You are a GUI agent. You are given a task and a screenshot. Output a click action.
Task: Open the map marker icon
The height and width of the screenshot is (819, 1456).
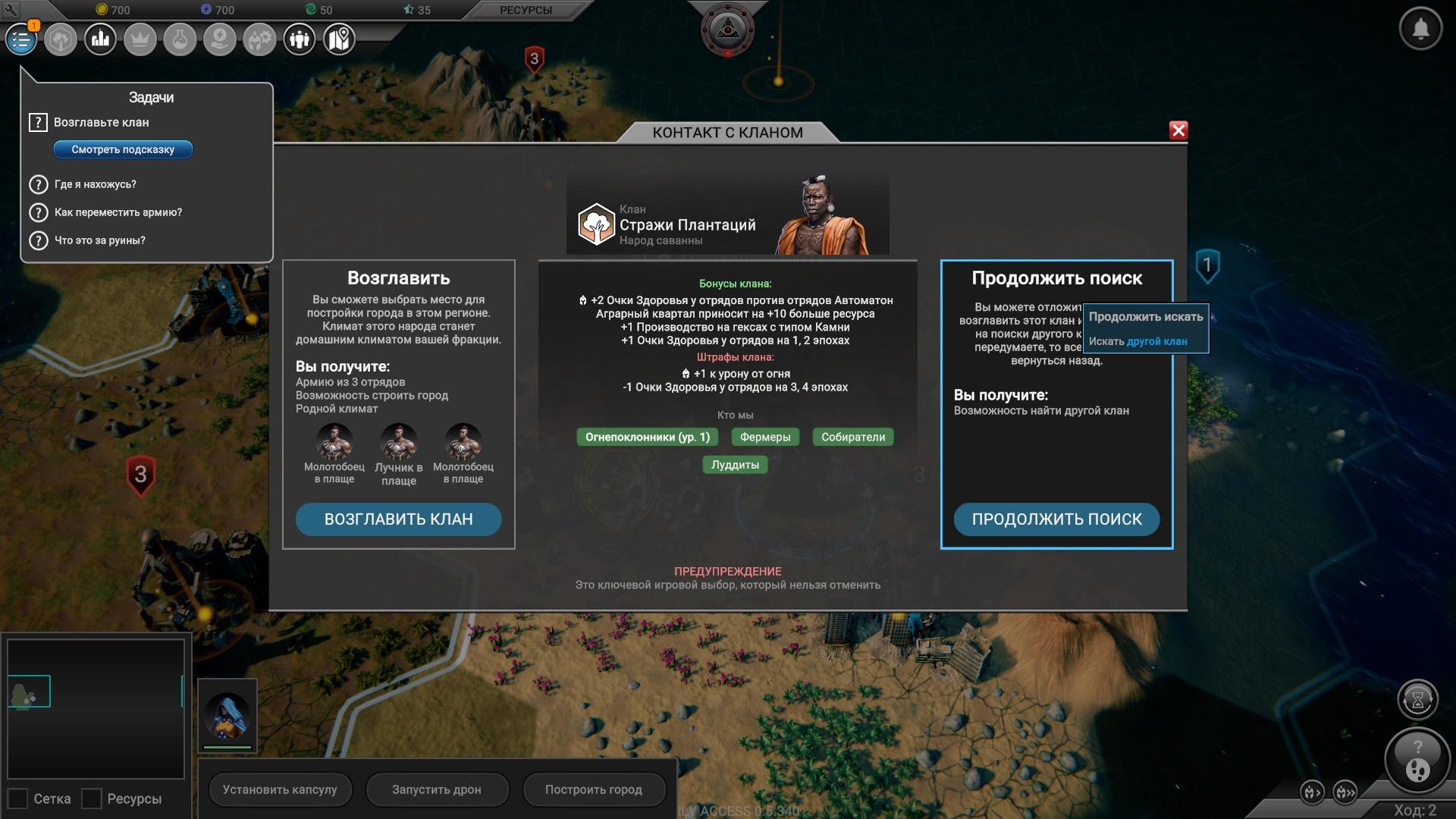pyautogui.click(x=339, y=39)
